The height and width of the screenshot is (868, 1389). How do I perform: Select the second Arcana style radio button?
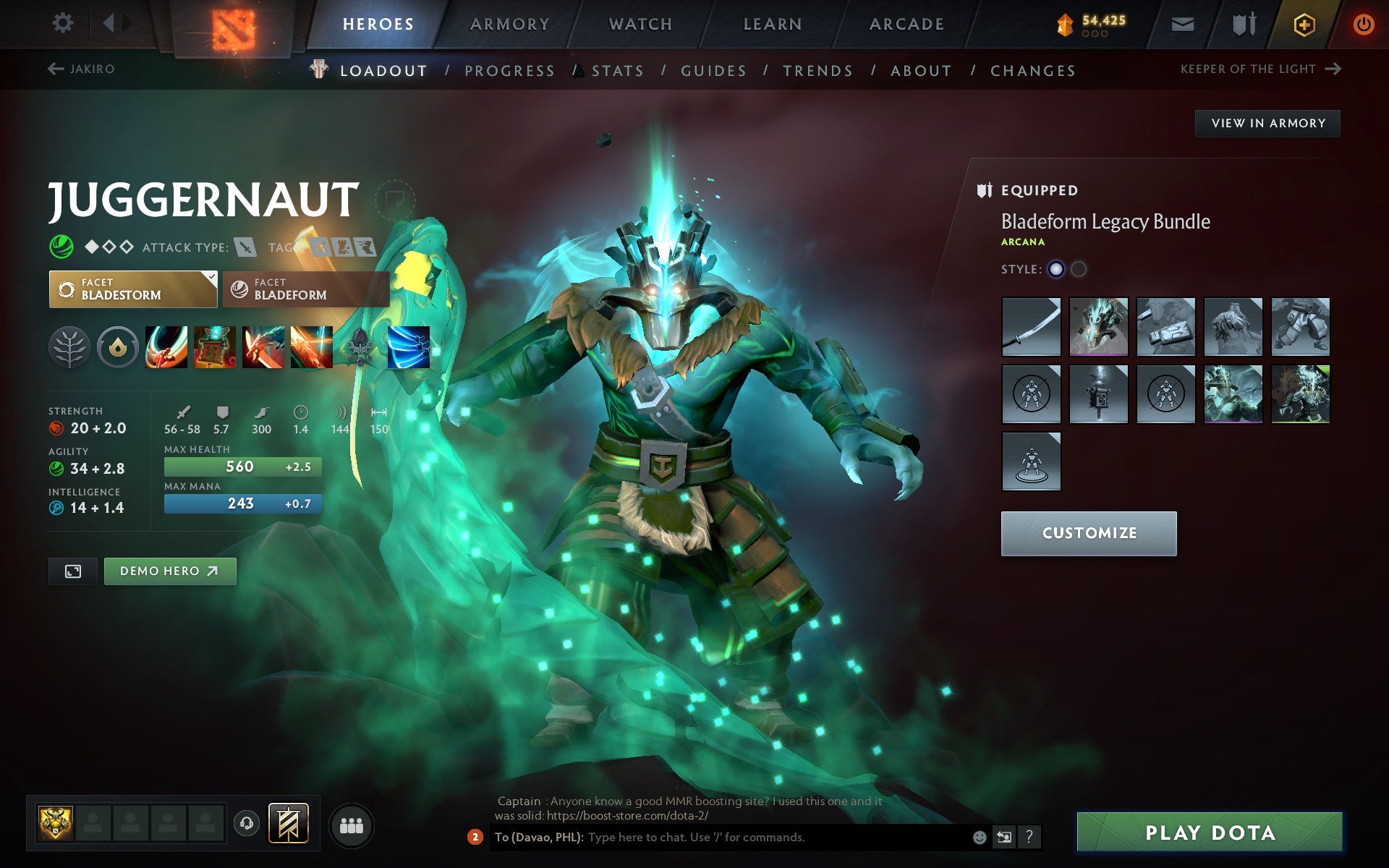(1079, 268)
